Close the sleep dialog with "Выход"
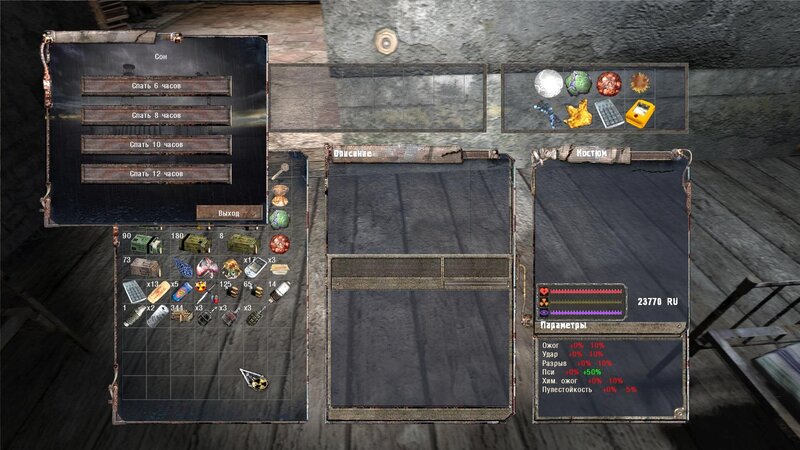Screen dimensions: 800x450 [x=229, y=213]
